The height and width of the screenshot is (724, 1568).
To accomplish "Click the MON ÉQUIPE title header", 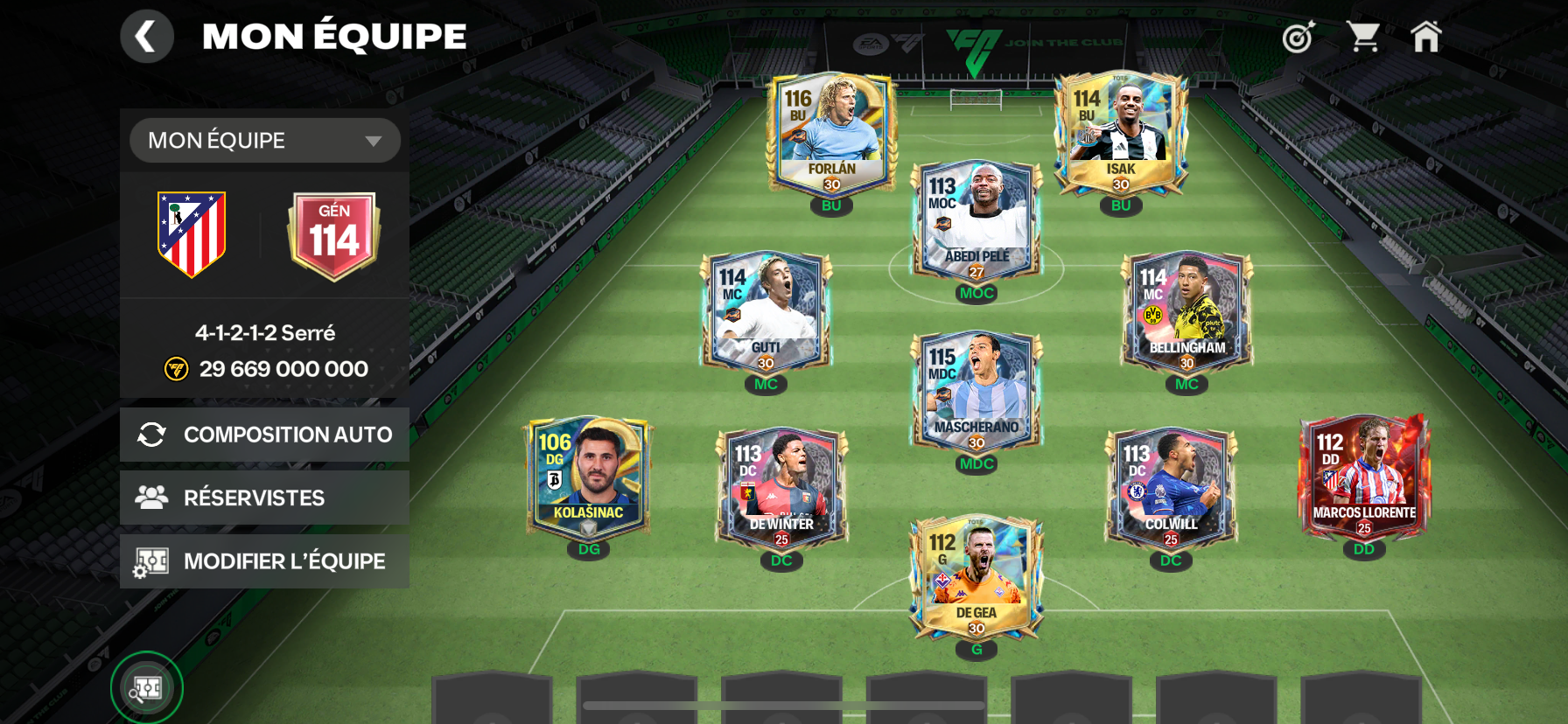I will [332, 35].
